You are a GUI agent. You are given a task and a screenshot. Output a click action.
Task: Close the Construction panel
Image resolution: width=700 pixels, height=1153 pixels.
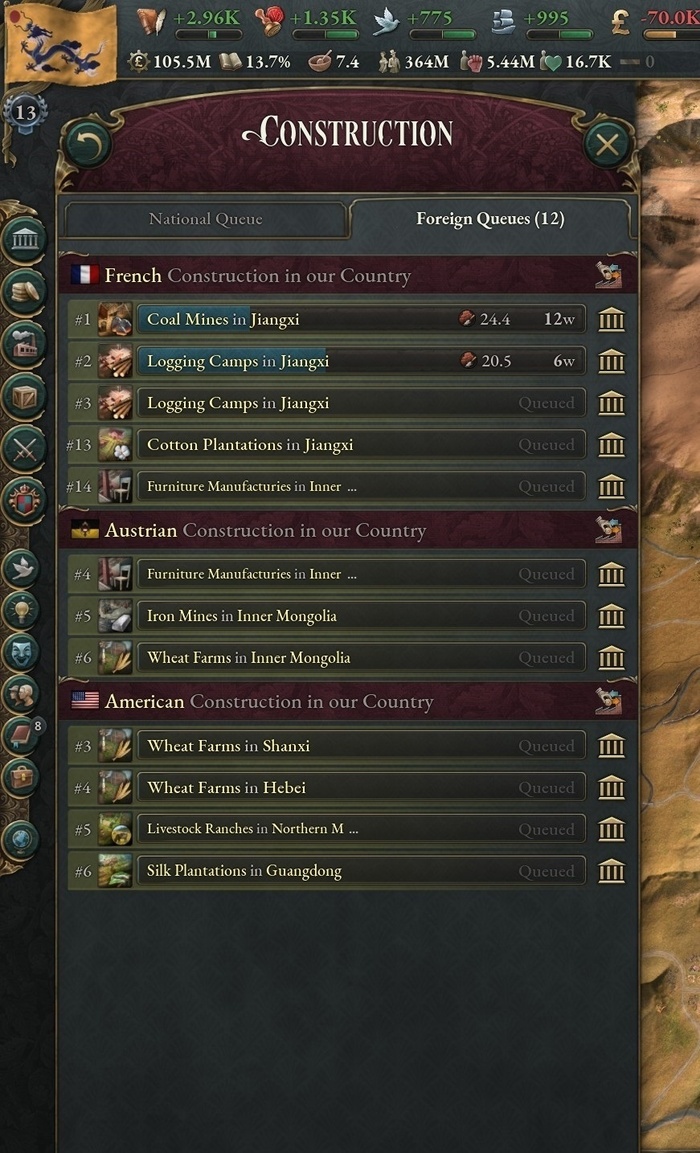[x=607, y=145]
